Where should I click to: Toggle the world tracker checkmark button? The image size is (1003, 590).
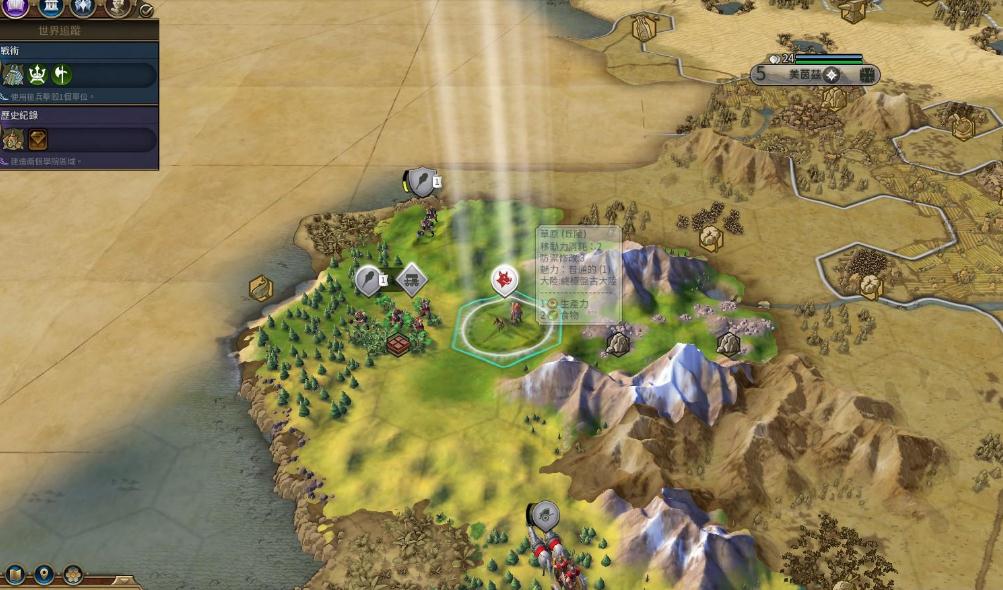pyautogui.click(x=146, y=10)
